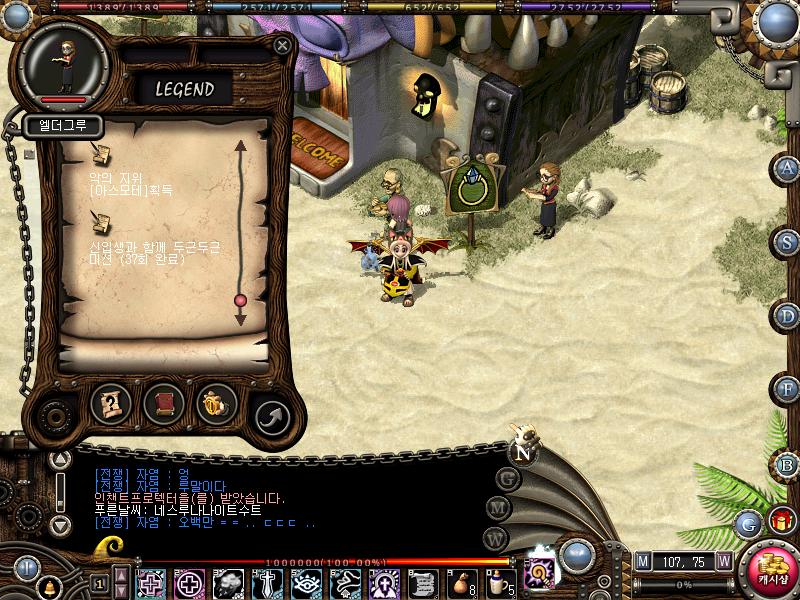
Task: Click the F round side button
Action: pyautogui.click(x=788, y=389)
